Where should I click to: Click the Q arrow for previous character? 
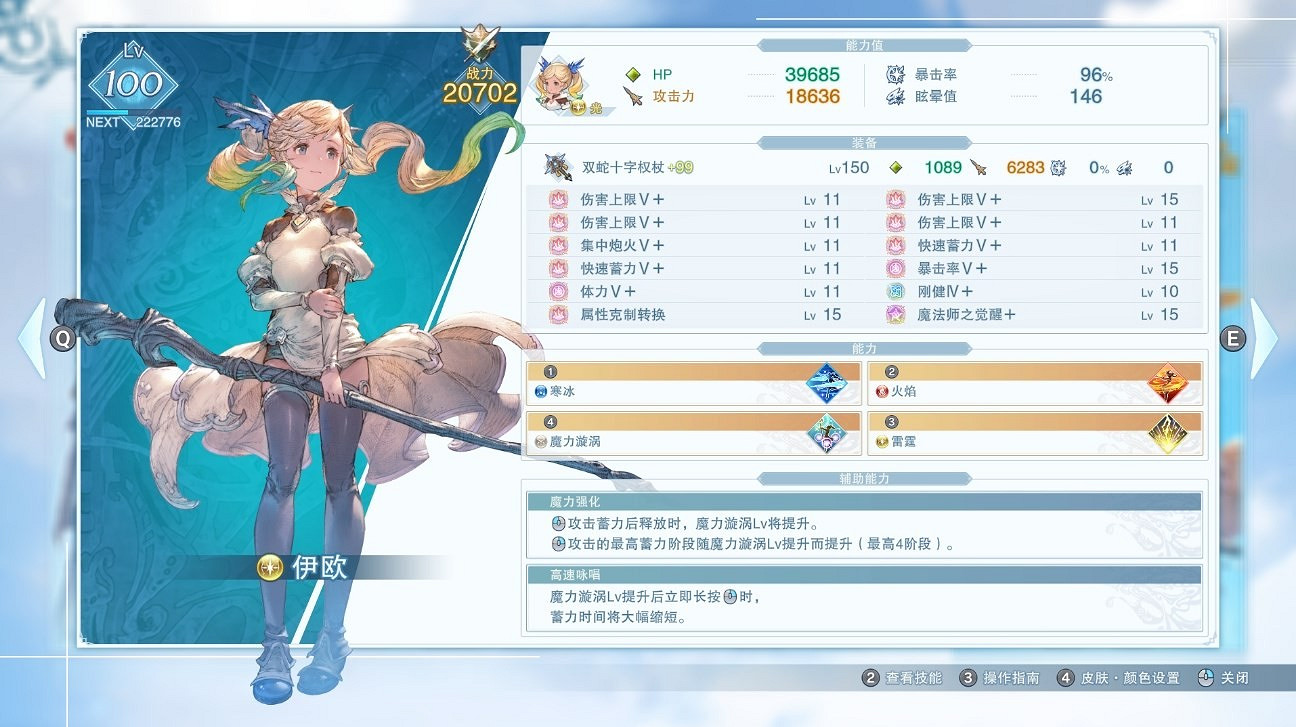[62, 339]
